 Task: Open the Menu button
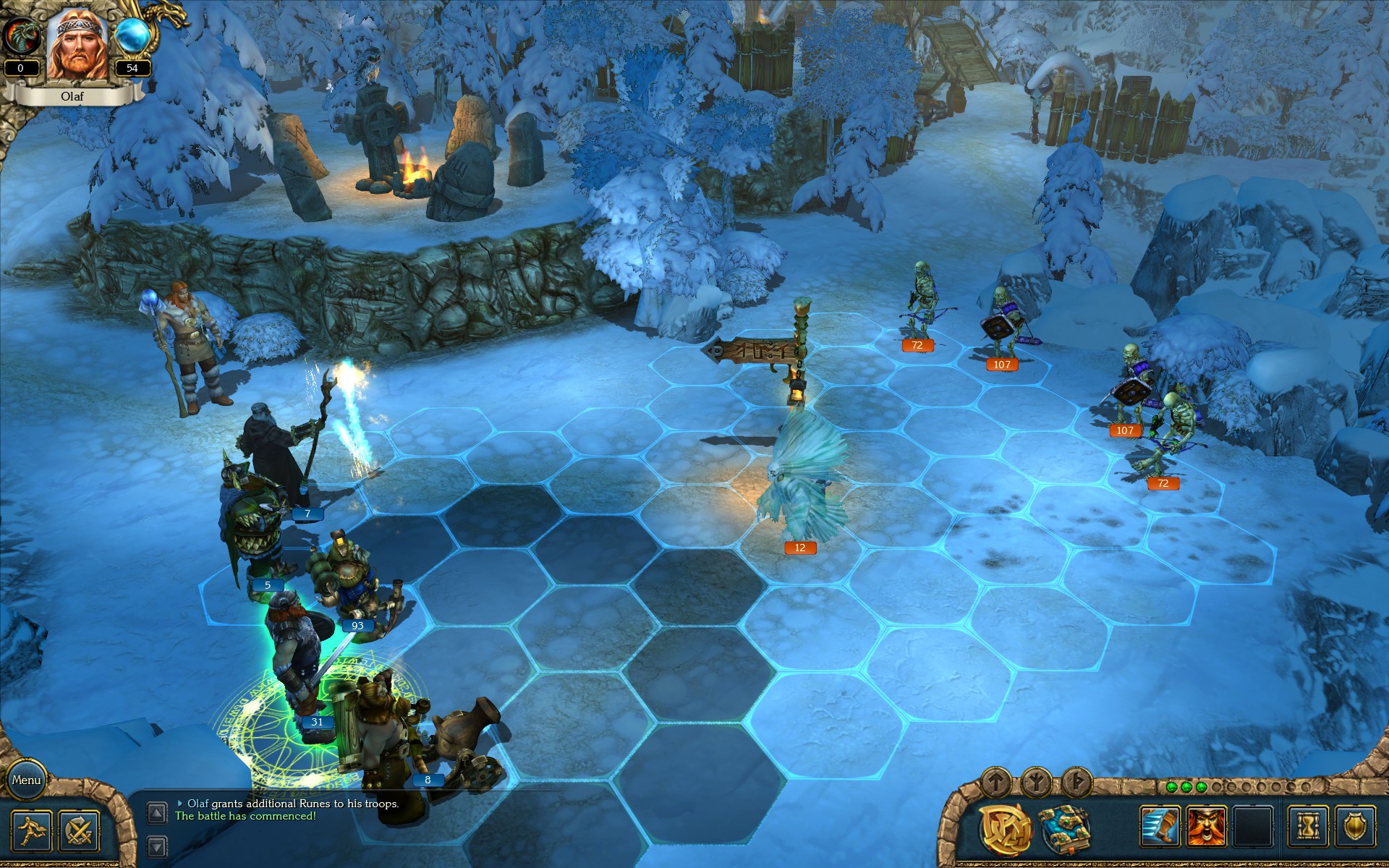pos(26,780)
